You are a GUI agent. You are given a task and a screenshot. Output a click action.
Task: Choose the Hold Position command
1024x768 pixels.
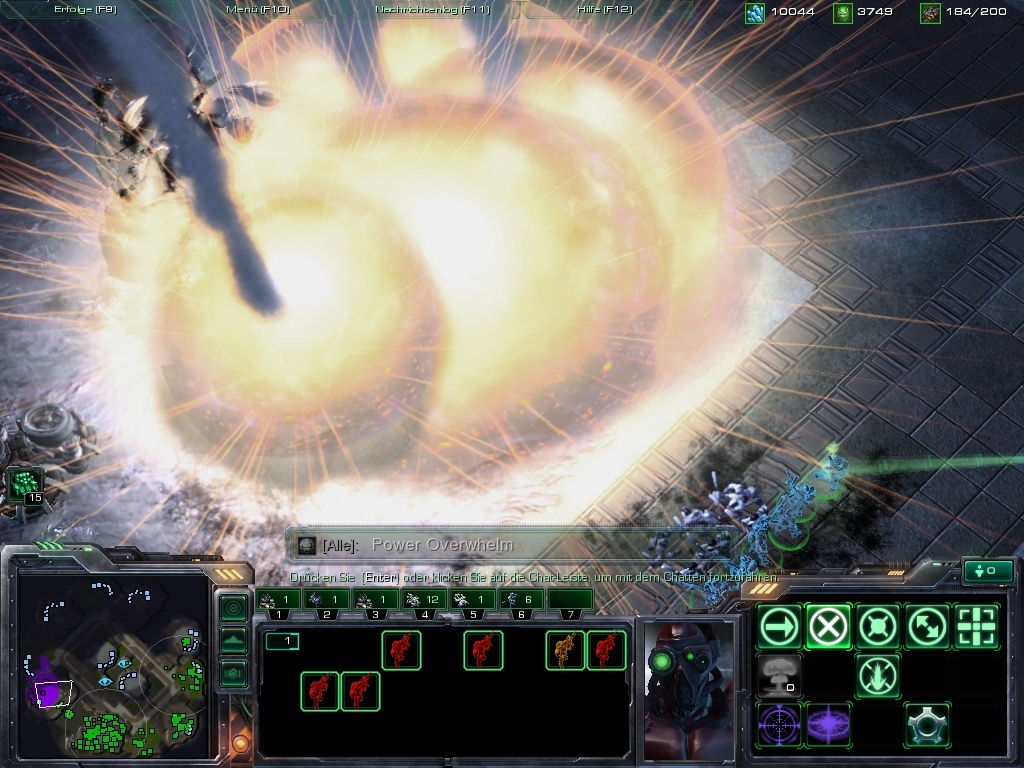click(878, 627)
